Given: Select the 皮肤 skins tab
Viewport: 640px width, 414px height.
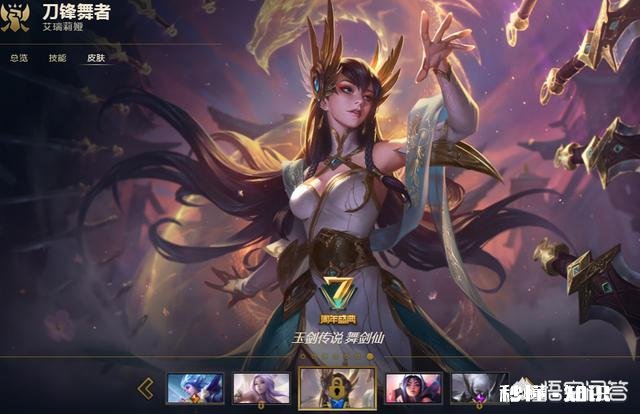Looking at the screenshot, I should tap(96, 59).
